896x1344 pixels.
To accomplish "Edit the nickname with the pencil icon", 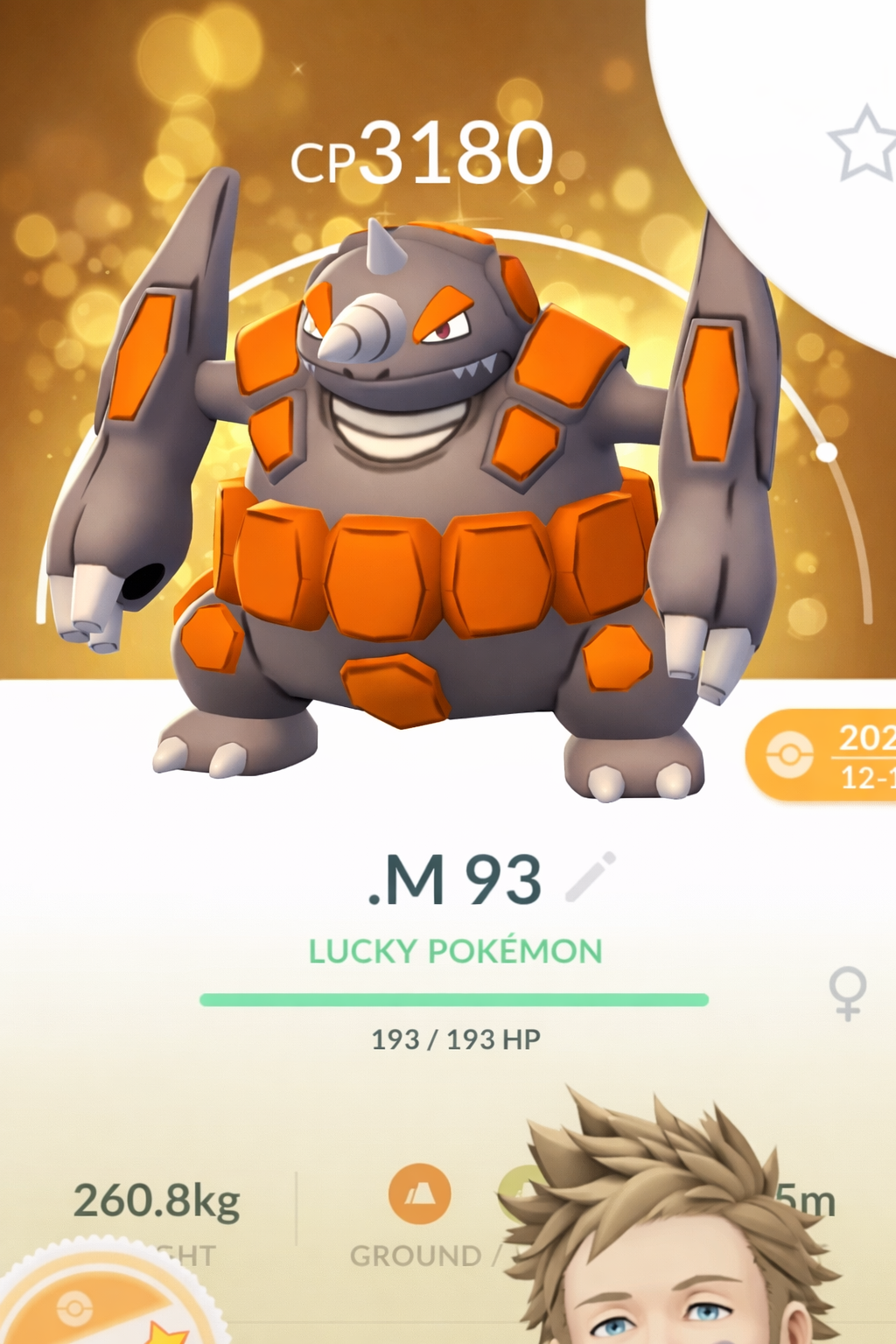I will click(x=591, y=877).
